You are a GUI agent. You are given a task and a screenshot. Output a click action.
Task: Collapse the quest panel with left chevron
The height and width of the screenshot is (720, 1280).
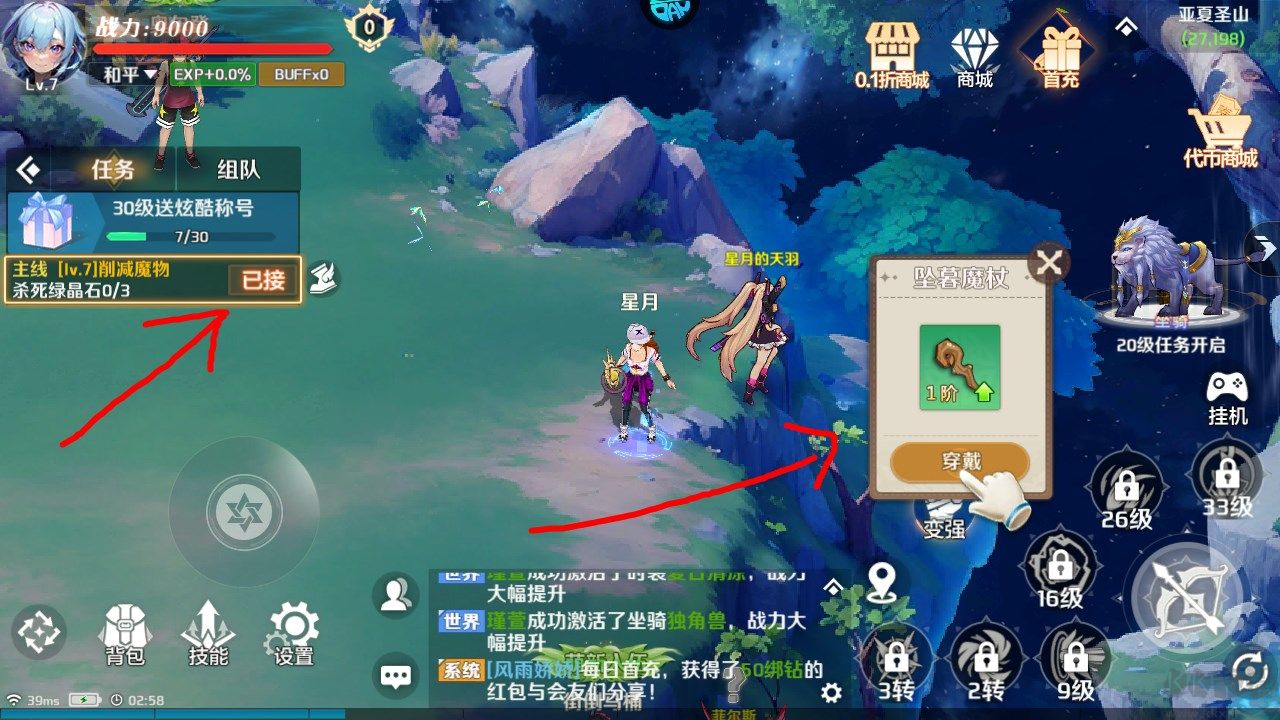27,168
